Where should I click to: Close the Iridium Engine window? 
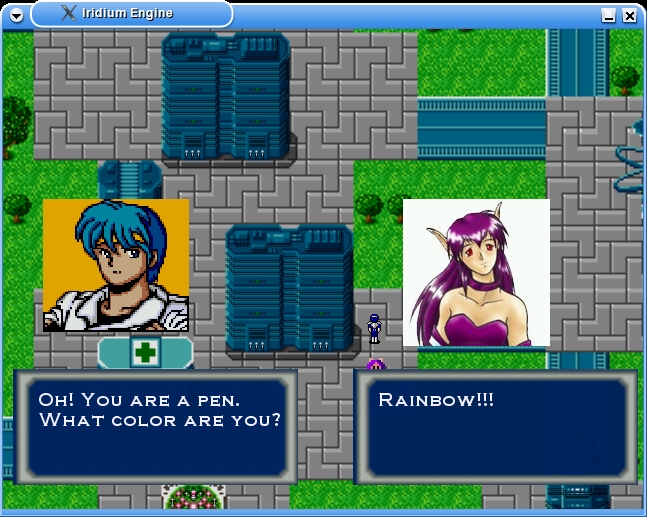(629, 16)
